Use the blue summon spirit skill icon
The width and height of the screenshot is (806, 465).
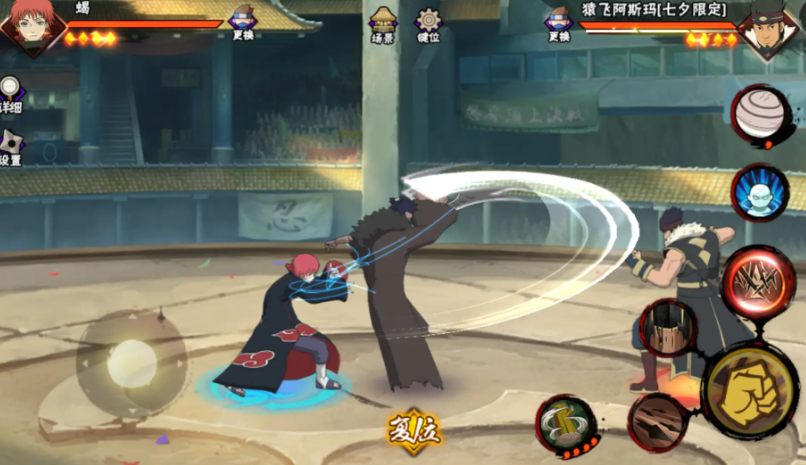pyautogui.click(x=760, y=192)
